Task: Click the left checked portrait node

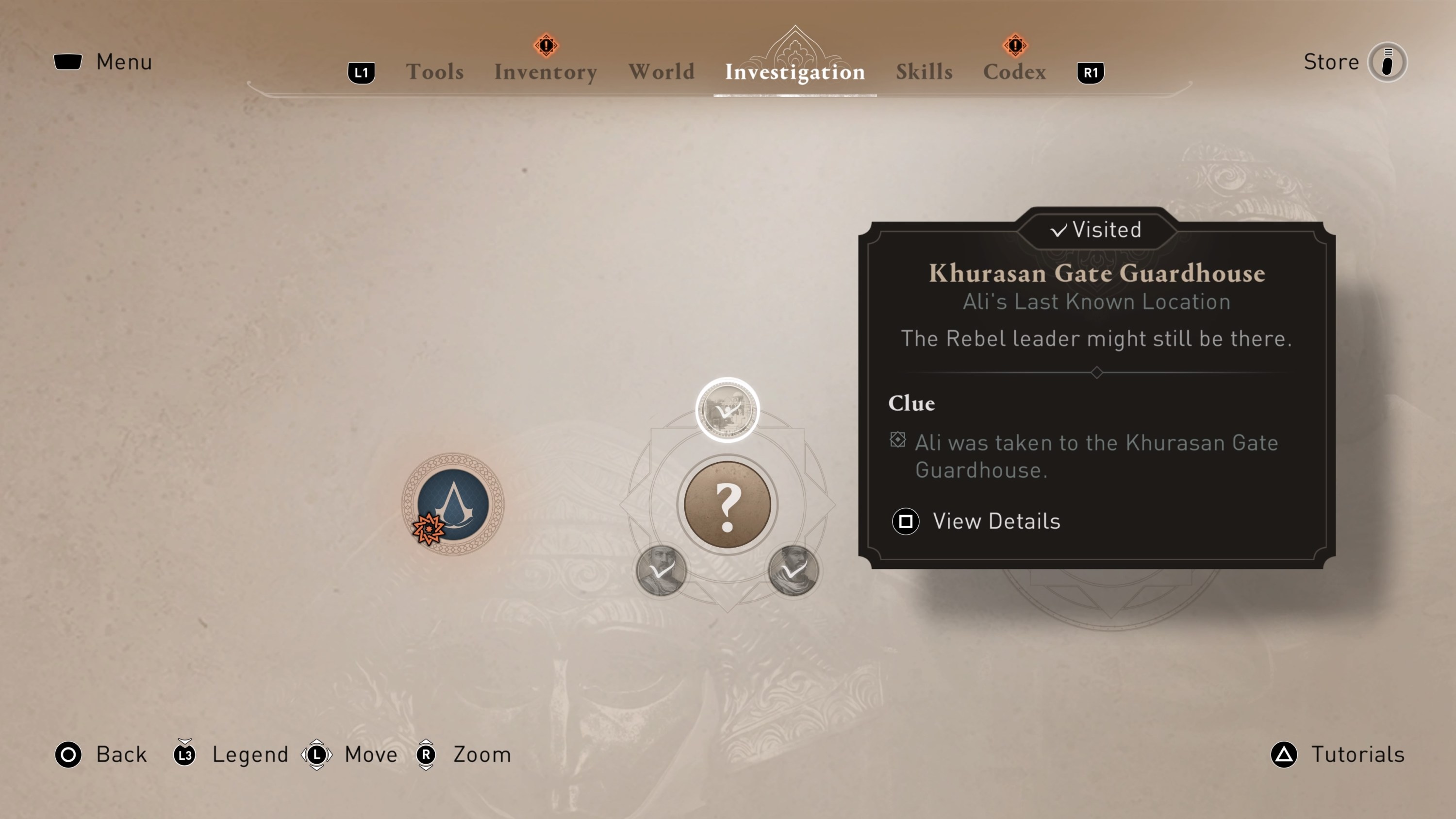Action: click(x=662, y=571)
